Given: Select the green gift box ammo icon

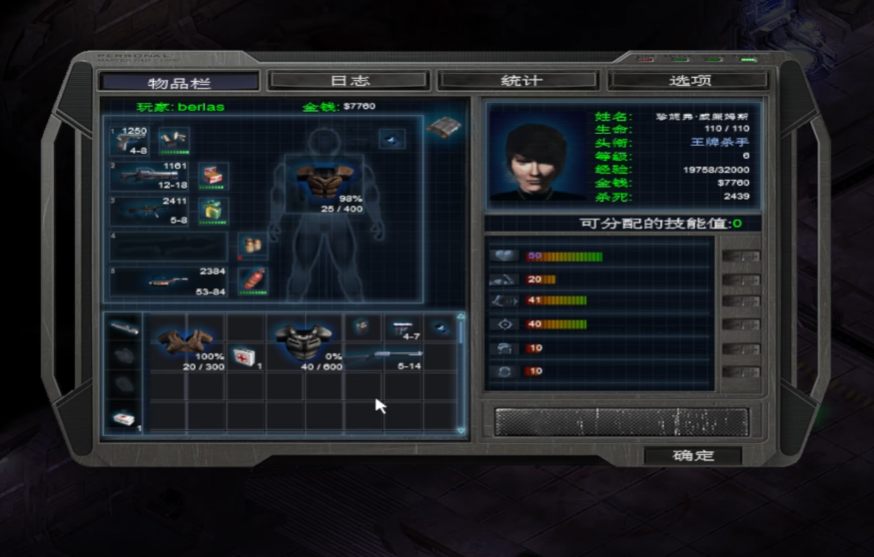Looking at the screenshot, I should [x=213, y=210].
